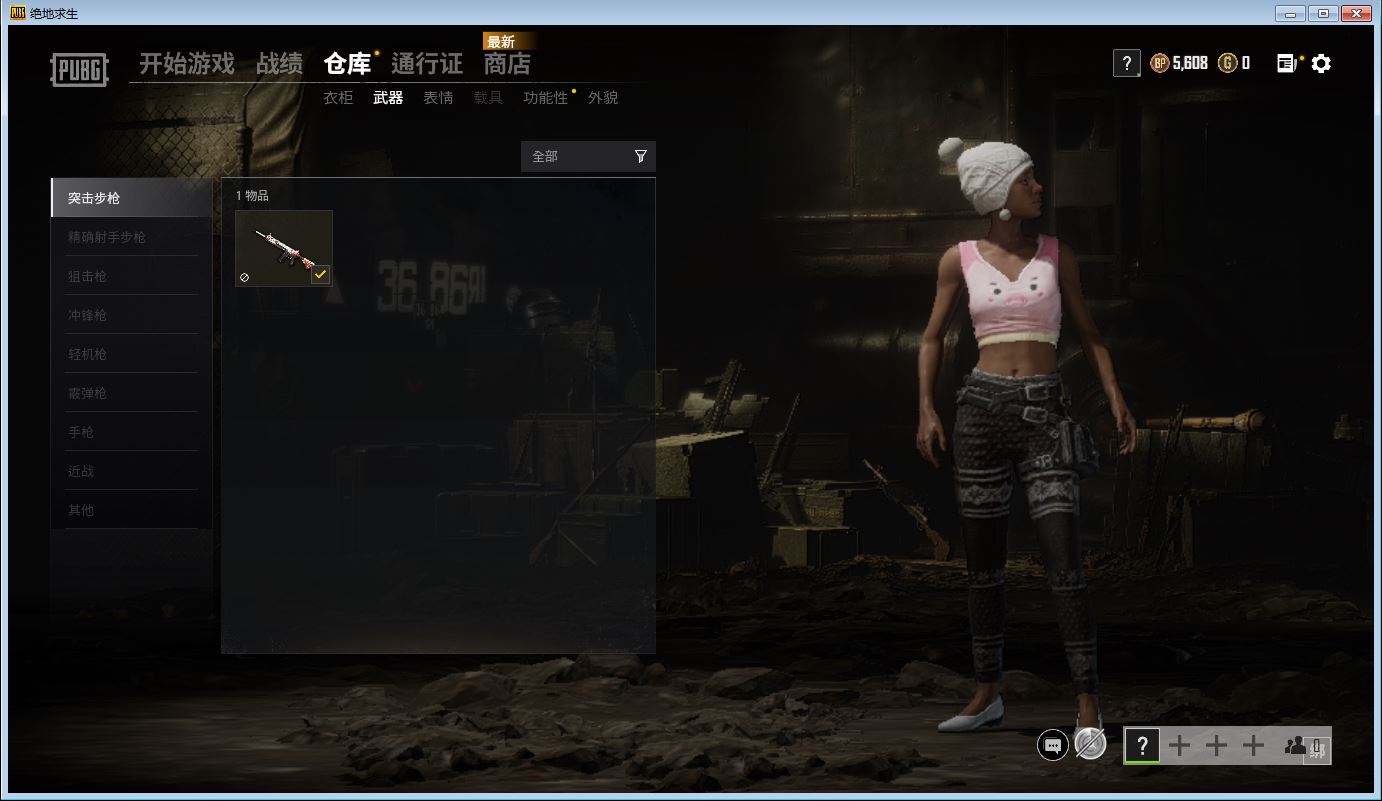Select the 突击步枪 assault rifle category
Viewport: 1382px width, 801px height.
(131, 198)
